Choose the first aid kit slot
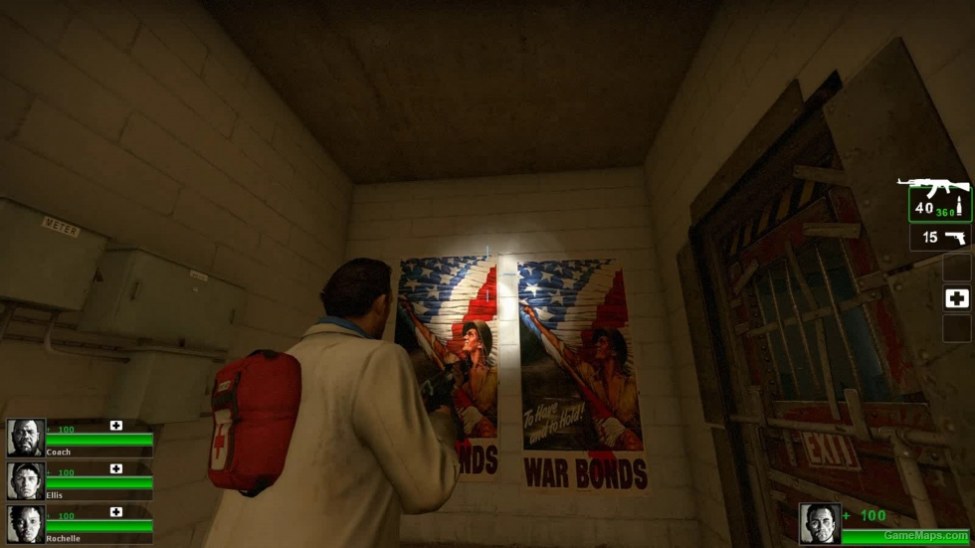 pos(957,298)
